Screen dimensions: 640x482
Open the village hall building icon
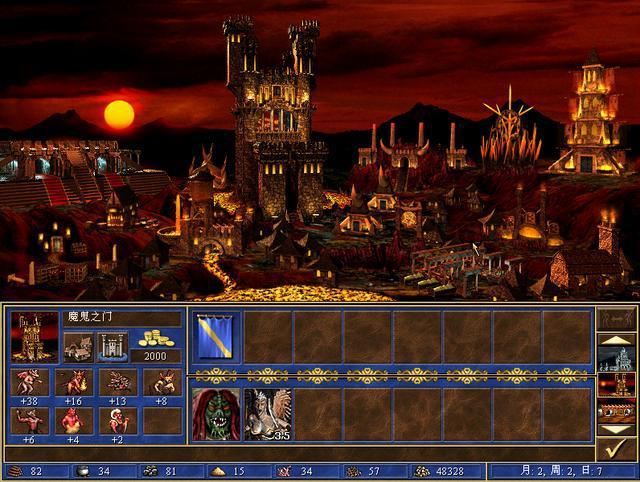click(78, 346)
